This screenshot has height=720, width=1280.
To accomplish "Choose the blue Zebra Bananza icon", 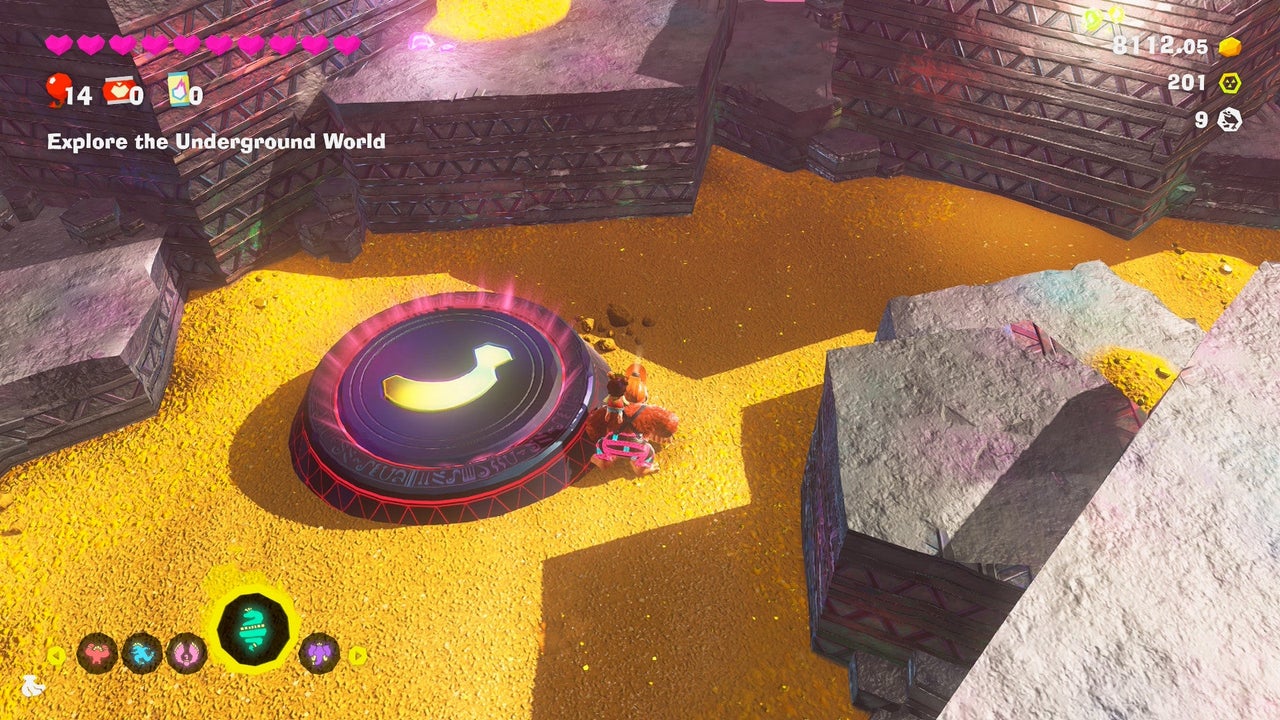I will 142,654.
